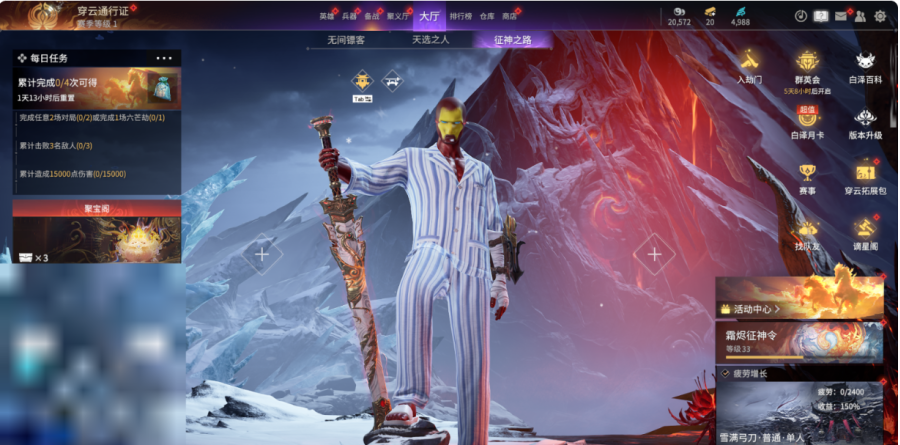View the 白泽月卡 monthly card offer
Screen dimensions: 900x445
807,122
